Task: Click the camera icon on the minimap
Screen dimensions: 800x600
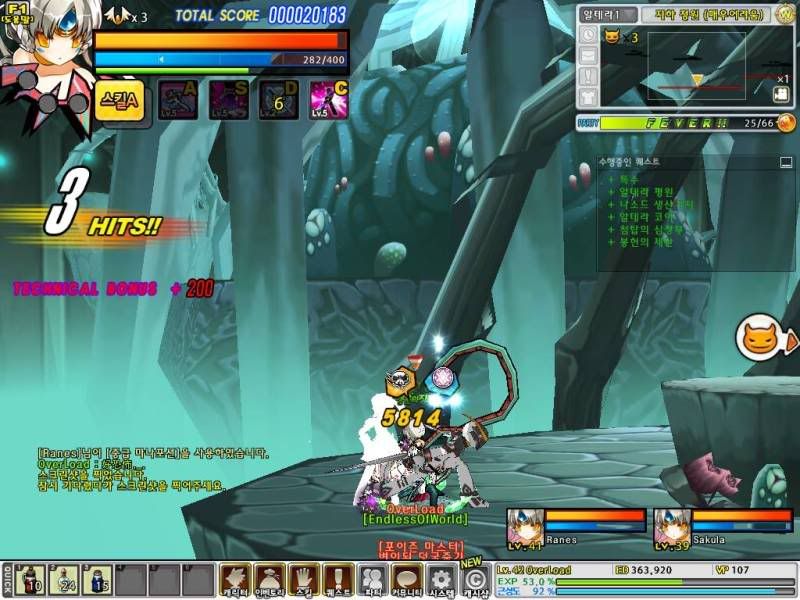Action: pos(779,96)
